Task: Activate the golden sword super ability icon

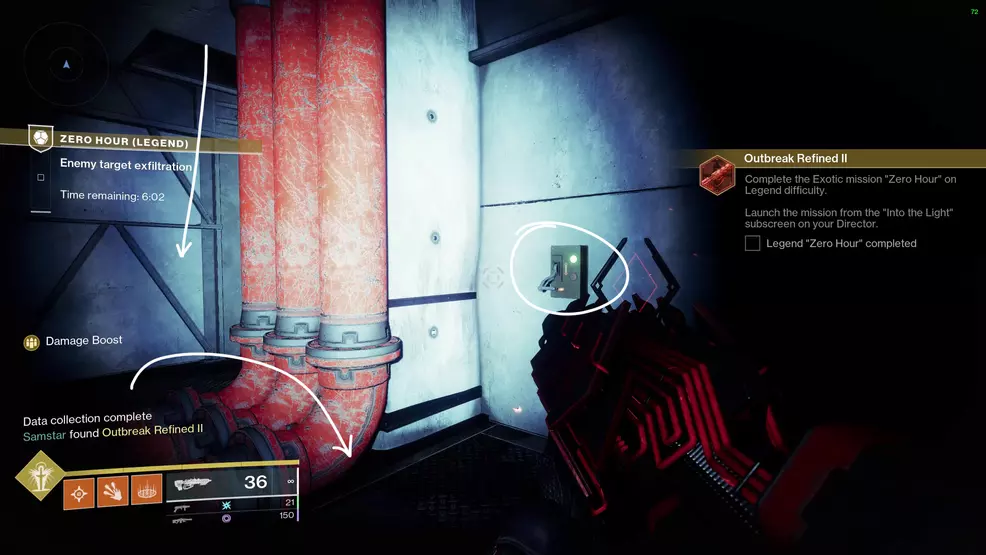Action: pos(38,476)
